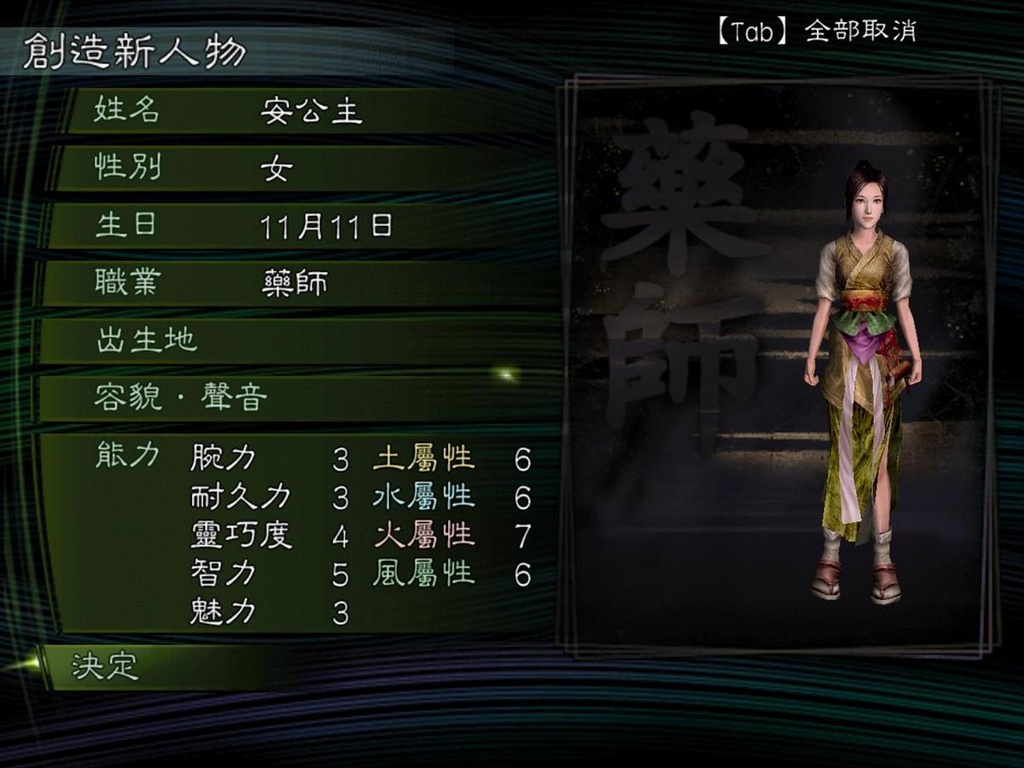Choose the 職業 profession row
This screenshot has width=1024, height=768.
(300, 283)
